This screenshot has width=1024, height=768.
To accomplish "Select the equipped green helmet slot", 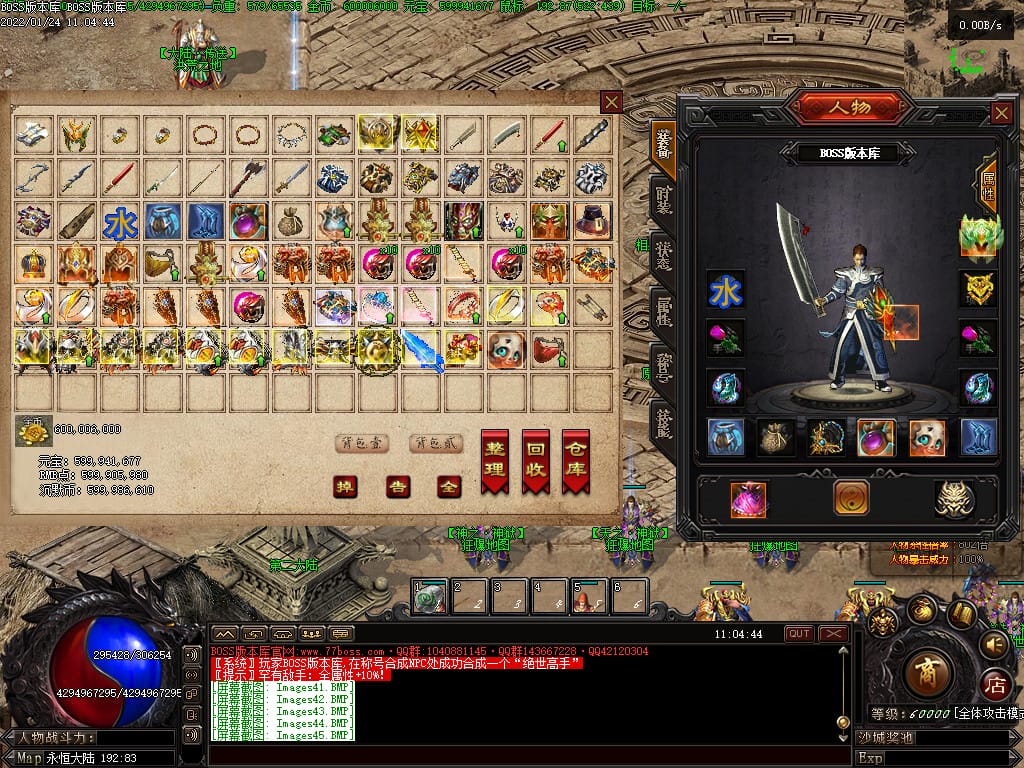I will [x=978, y=236].
